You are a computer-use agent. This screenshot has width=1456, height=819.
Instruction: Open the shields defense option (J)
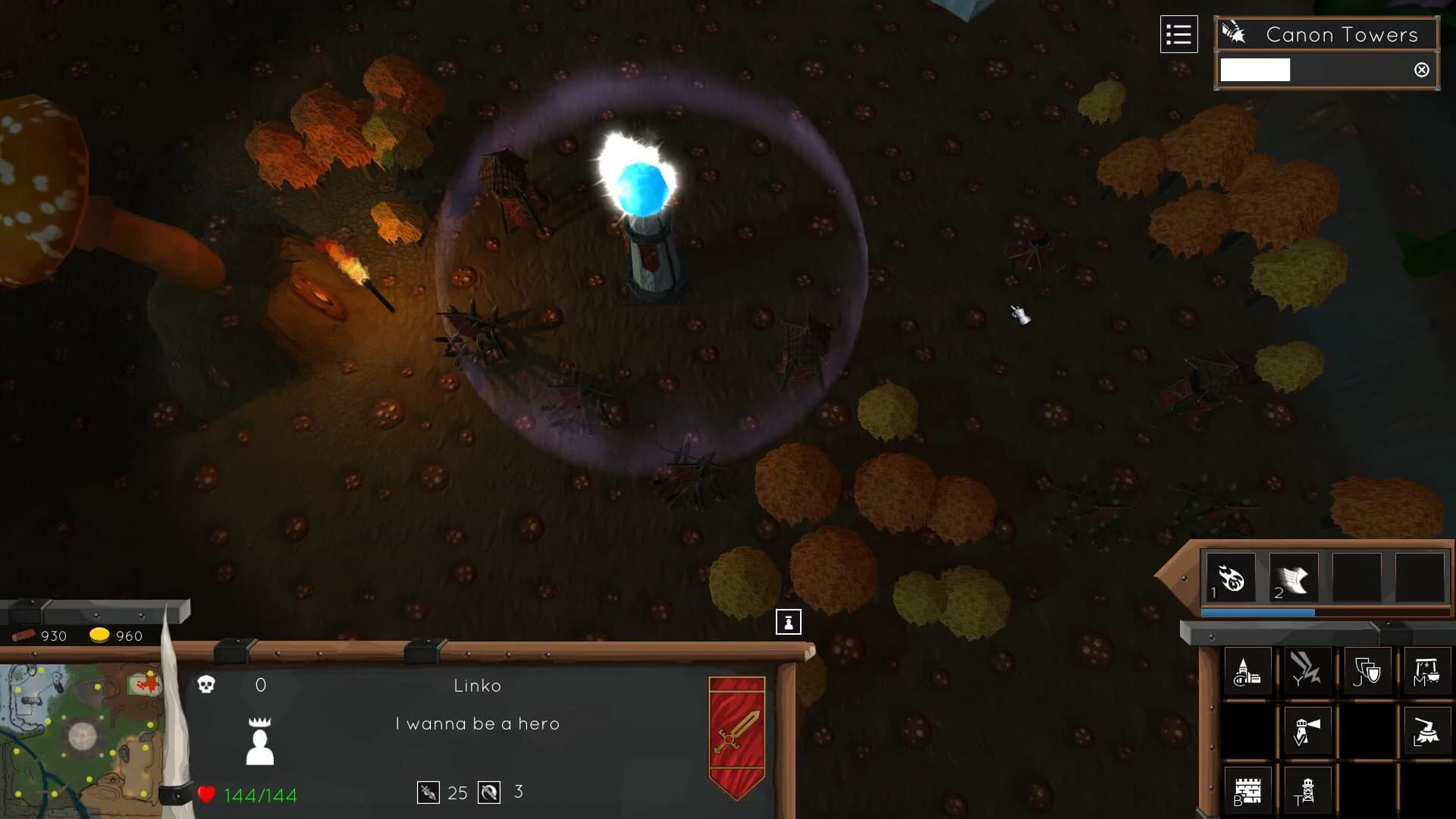pos(1366,670)
